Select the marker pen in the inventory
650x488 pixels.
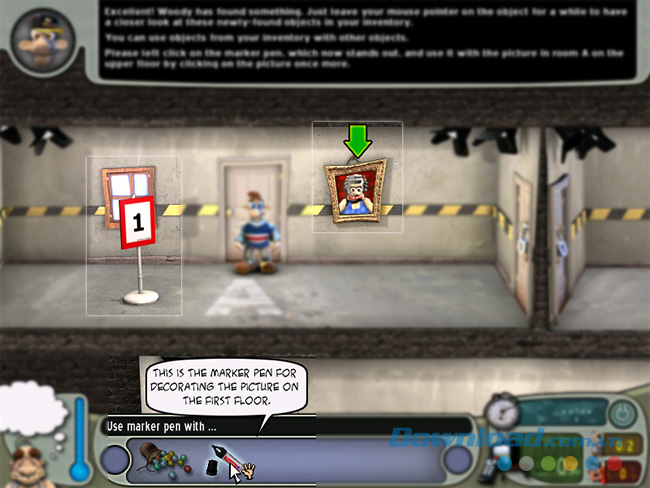pyautogui.click(x=222, y=462)
